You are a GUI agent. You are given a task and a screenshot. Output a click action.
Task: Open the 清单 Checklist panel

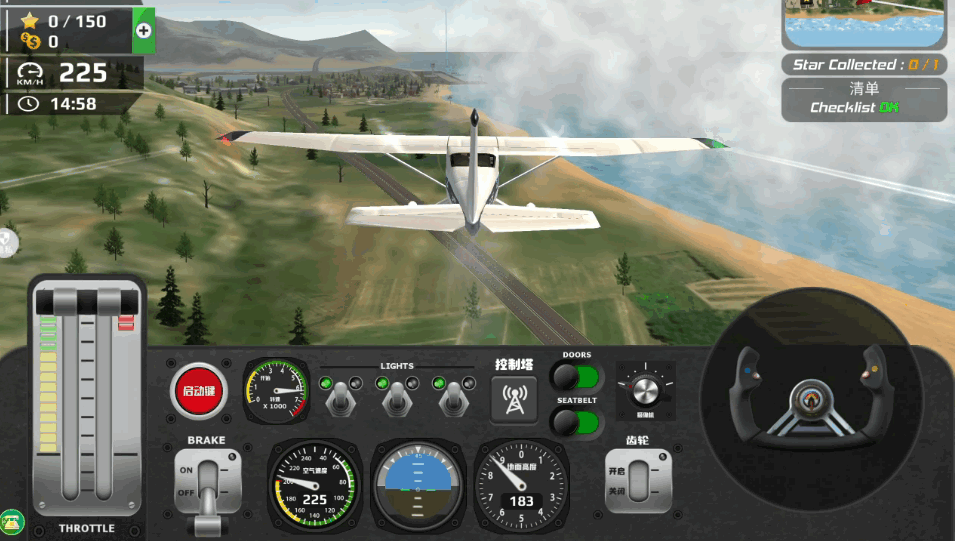tap(864, 100)
